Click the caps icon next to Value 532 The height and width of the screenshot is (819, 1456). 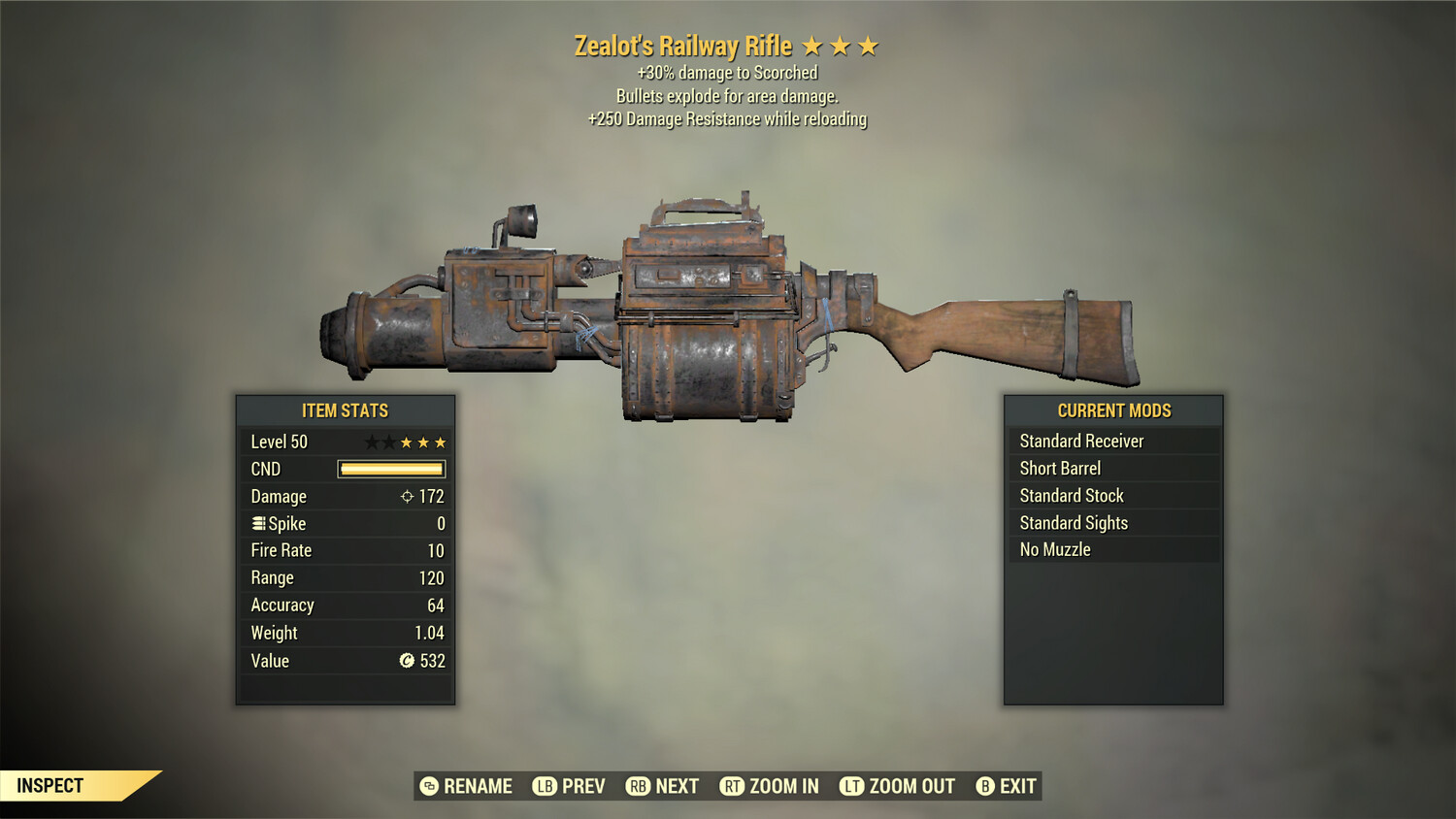click(409, 661)
